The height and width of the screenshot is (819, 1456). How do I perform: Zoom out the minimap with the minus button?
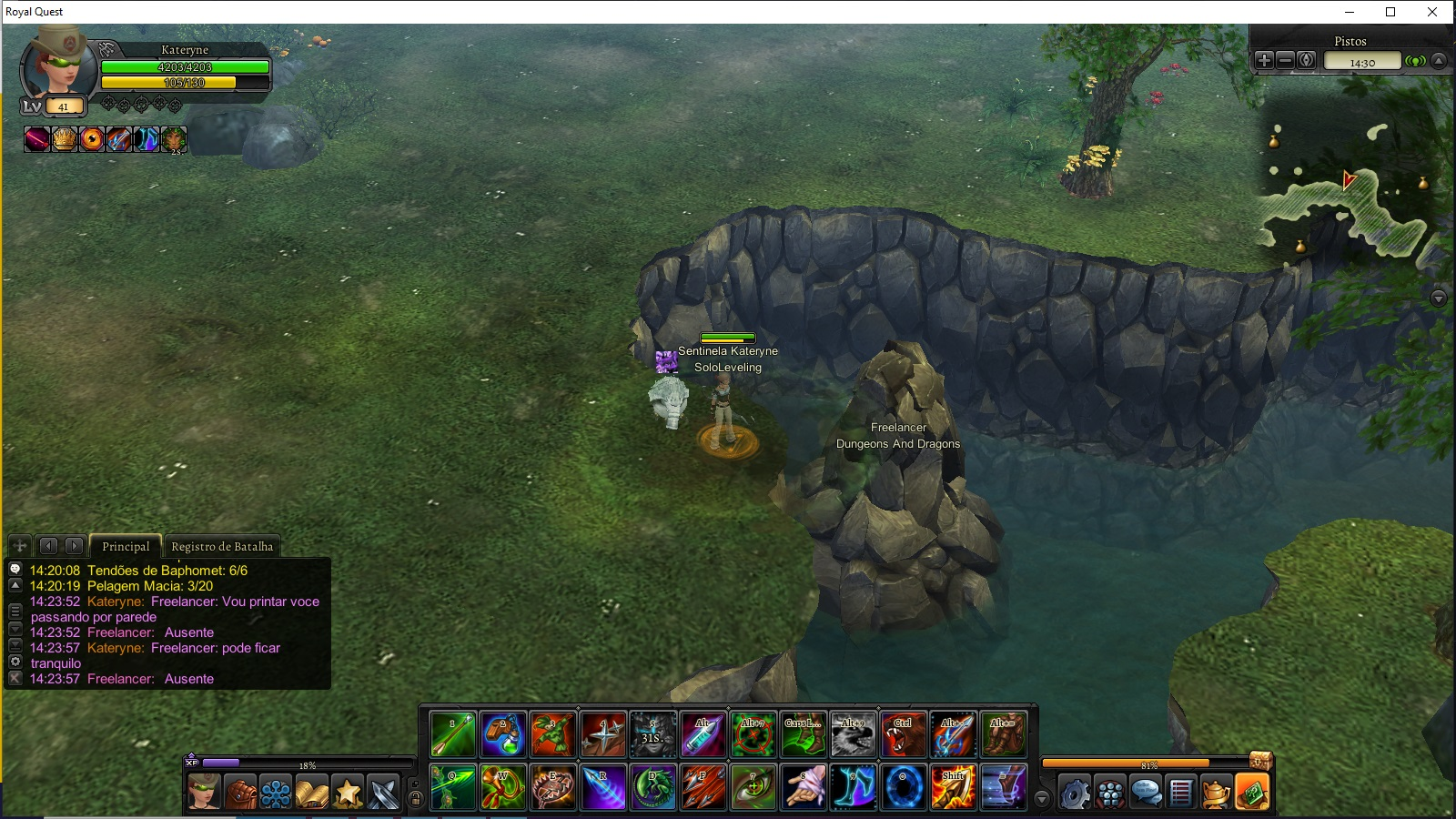coord(1285,61)
